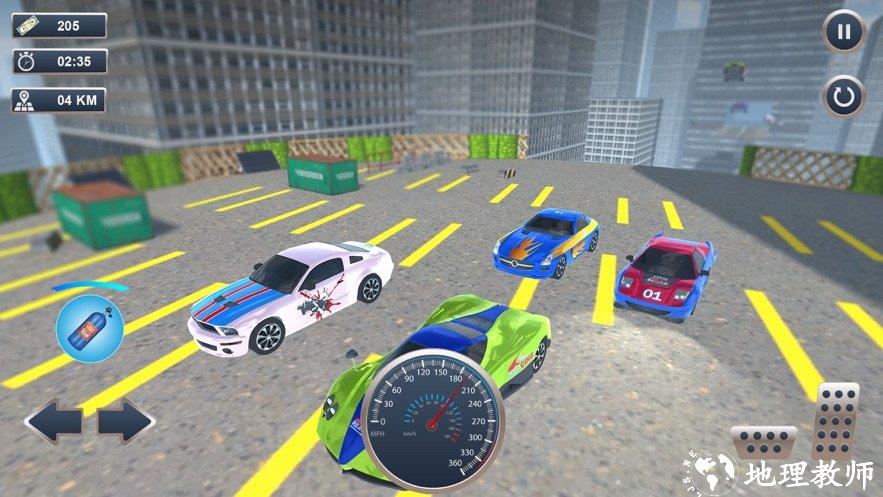Screen dimensions: 883x497
Task: Steer left with the left arrow
Action: point(53,421)
